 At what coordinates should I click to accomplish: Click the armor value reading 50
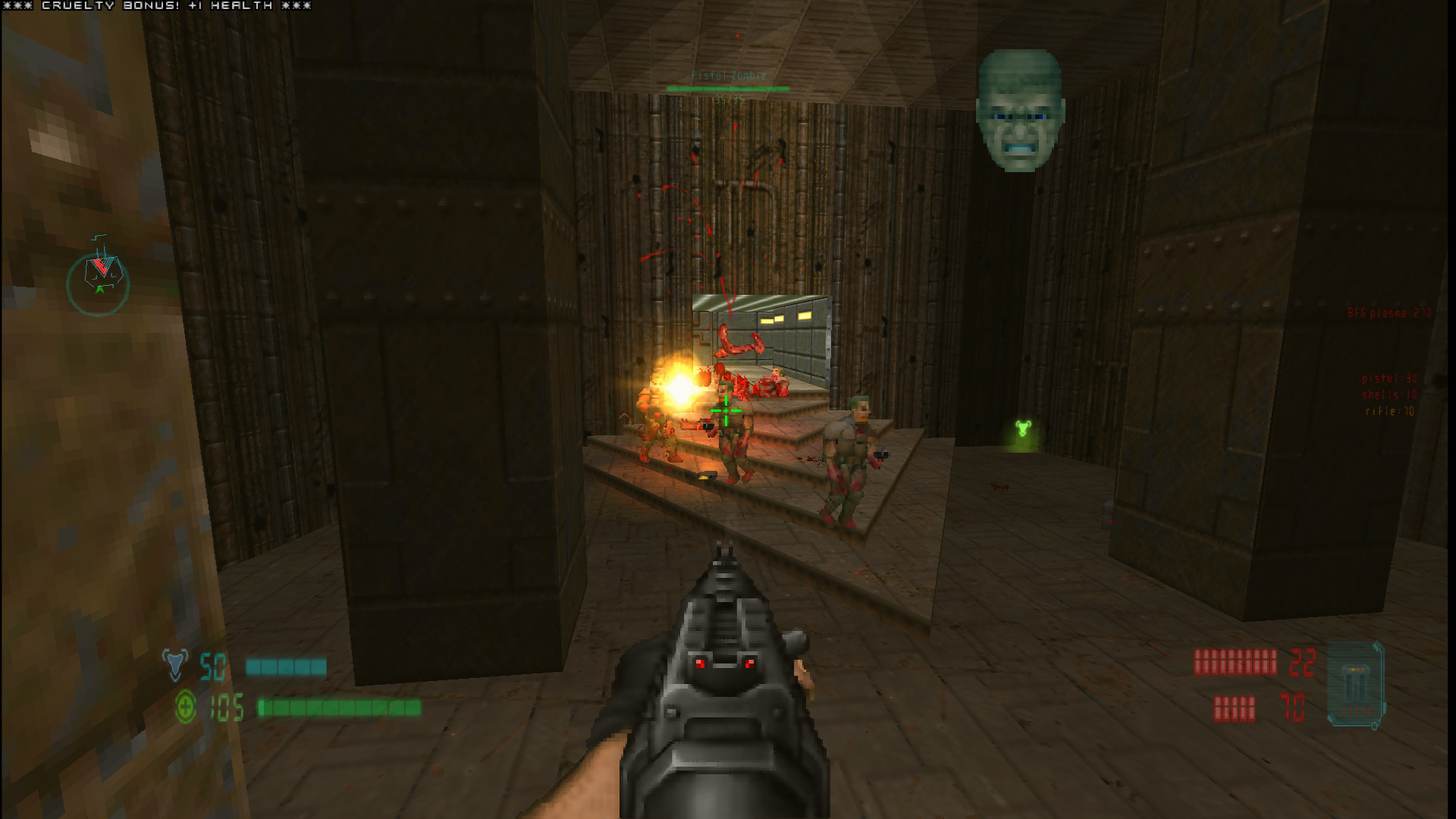point(215,667)
